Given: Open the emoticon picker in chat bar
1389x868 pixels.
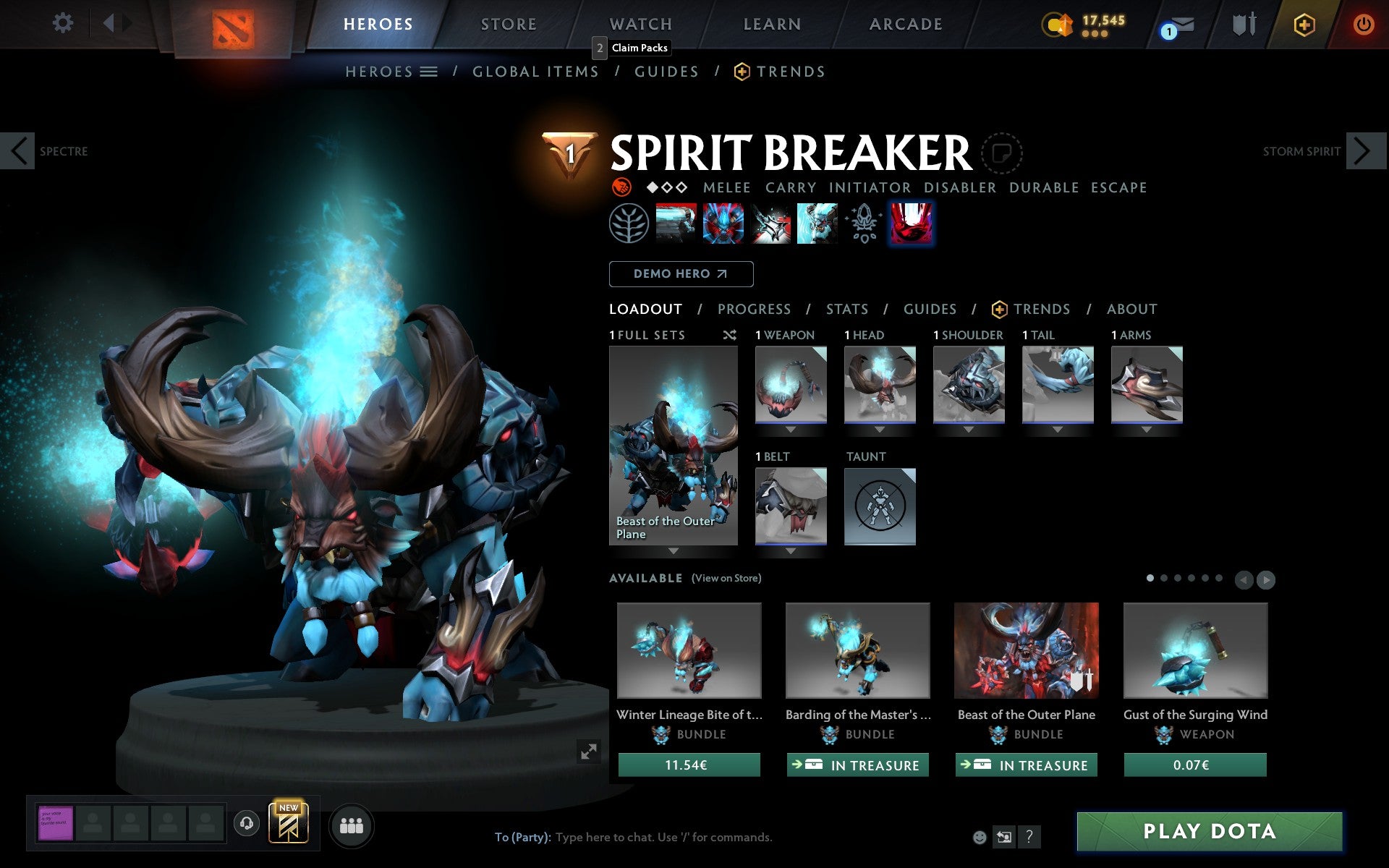Looking at the screenshot, I should [980, 838].
